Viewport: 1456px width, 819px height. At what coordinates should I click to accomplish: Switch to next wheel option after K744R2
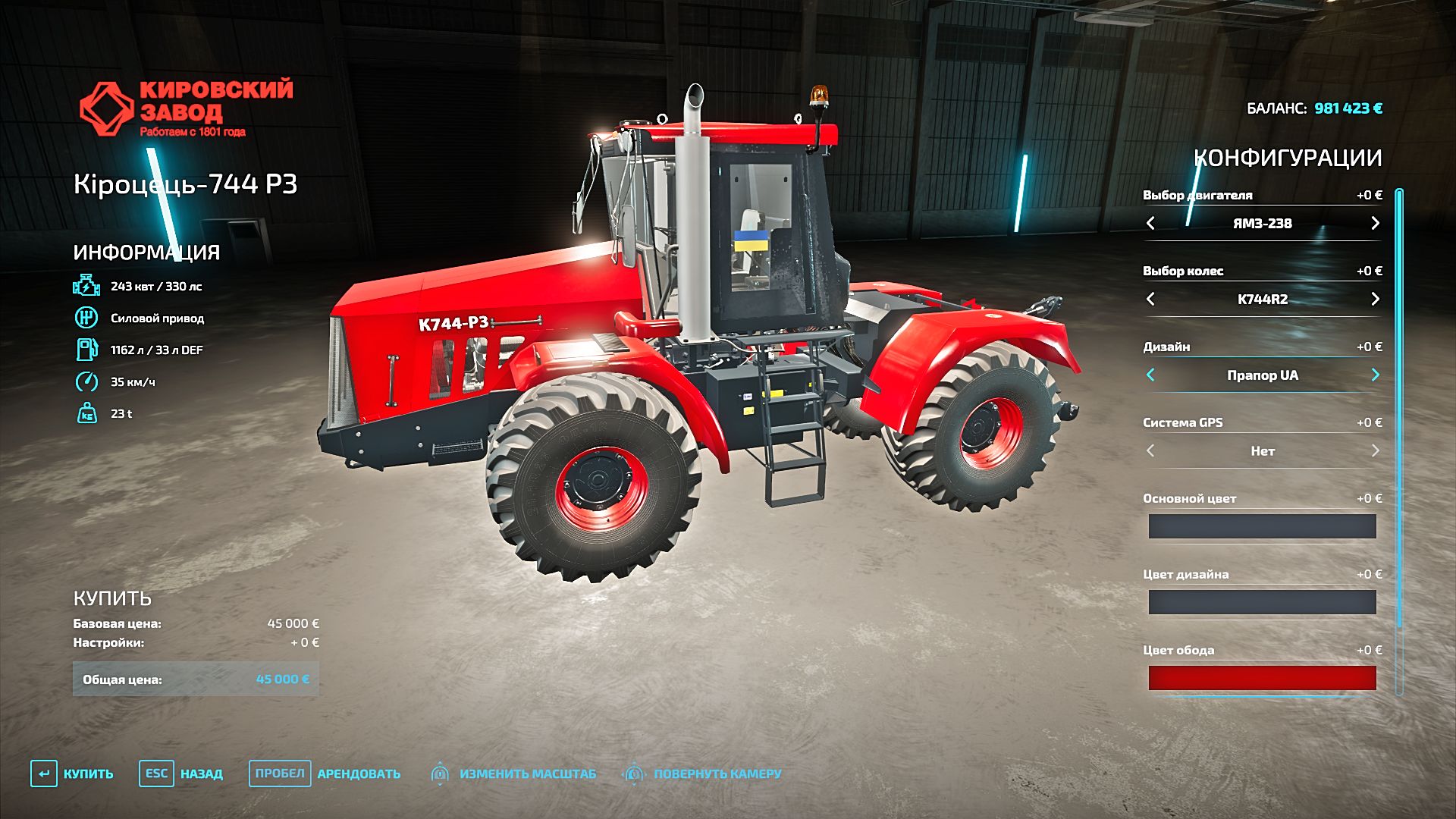click(1375, 299)
